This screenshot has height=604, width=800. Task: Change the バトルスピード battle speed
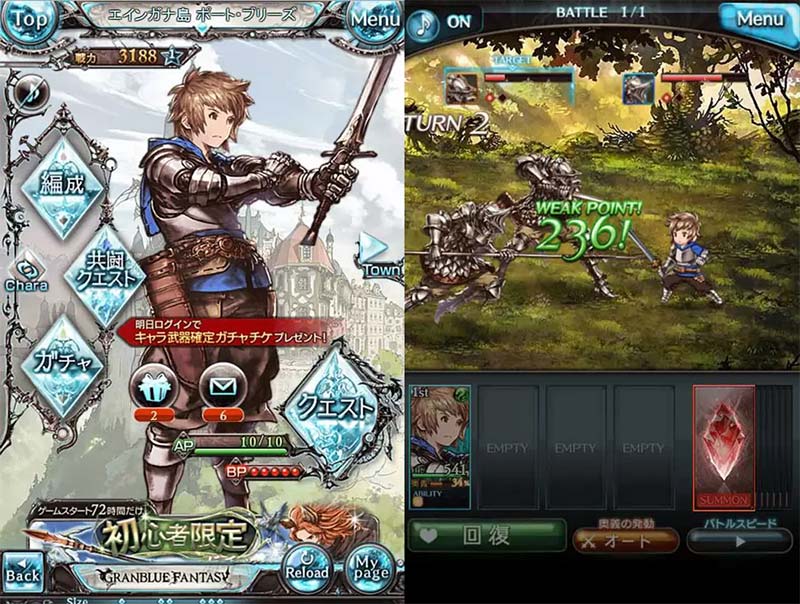tap(740, 541)
